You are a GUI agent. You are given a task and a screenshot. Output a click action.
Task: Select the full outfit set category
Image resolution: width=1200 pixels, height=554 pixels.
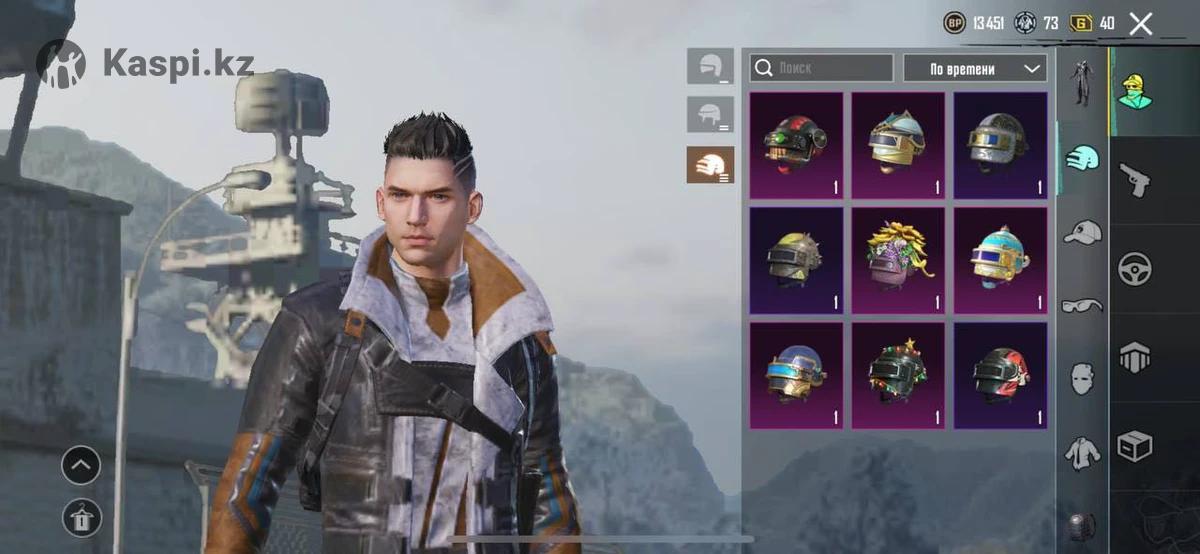1081,84
